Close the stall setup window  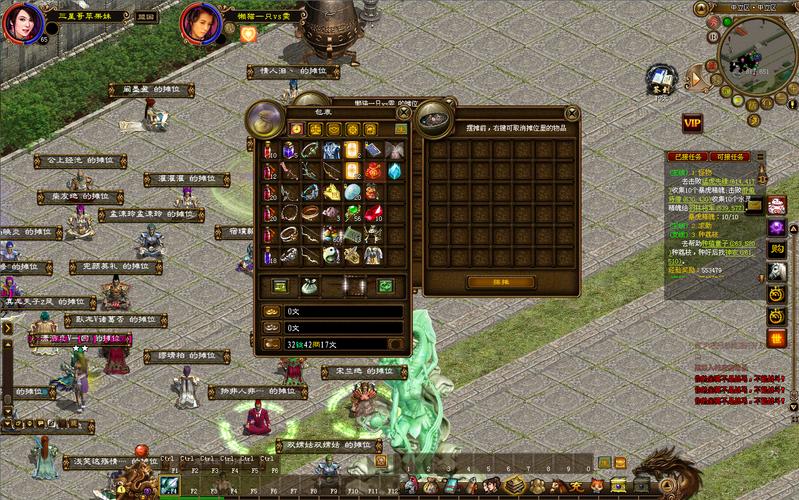pyautogui.click(x=571, y=113)
